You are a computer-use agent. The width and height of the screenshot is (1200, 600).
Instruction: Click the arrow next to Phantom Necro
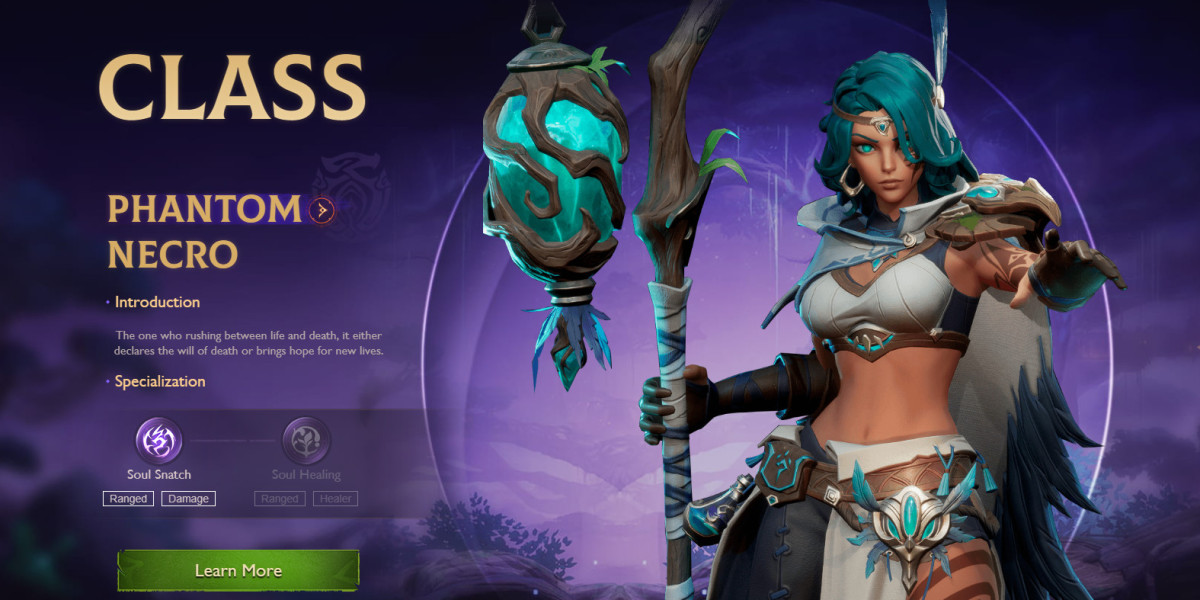pyautogui.click(x=321, y=210)
